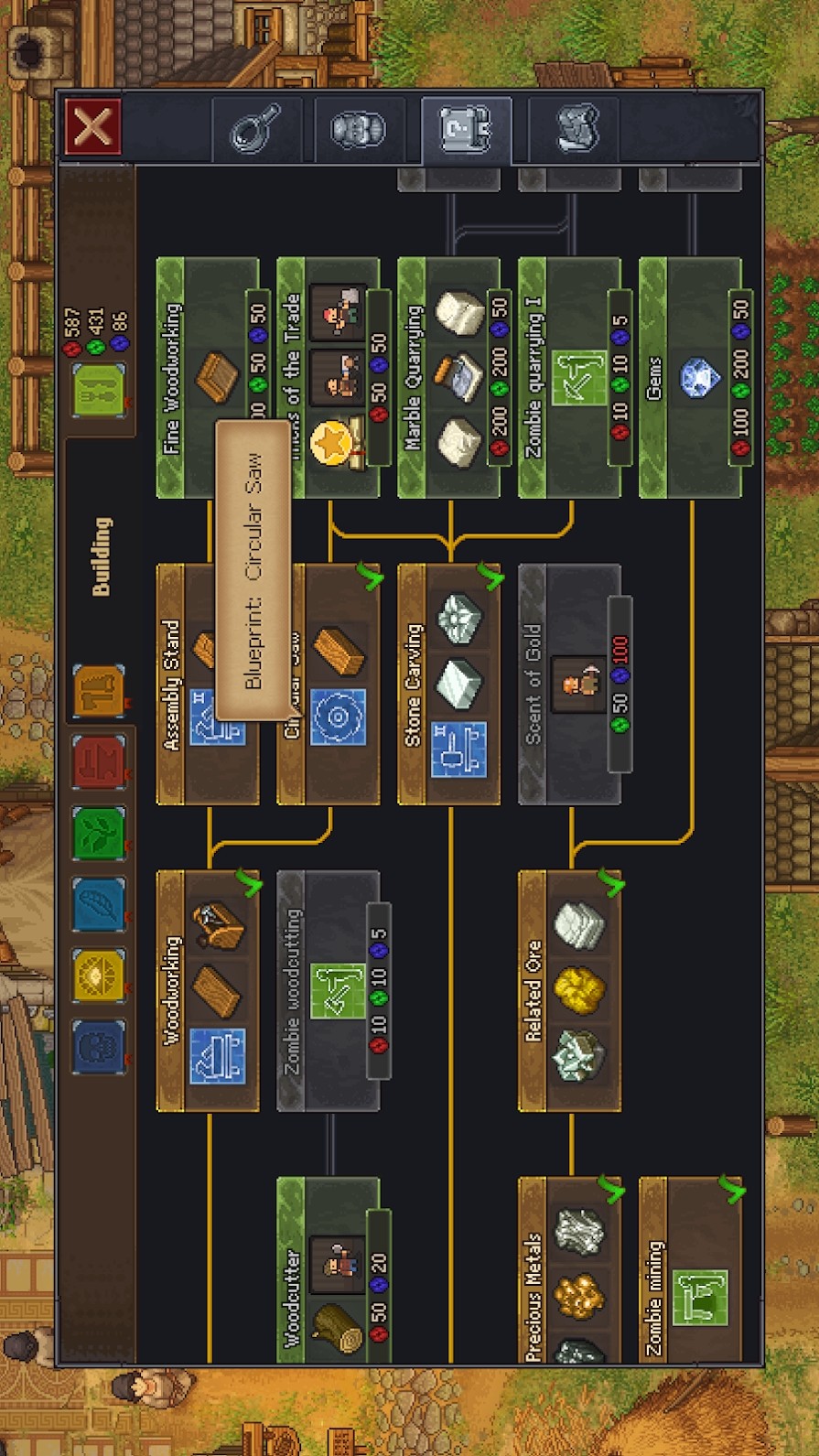
Task: Select the Zombie woodcutting technology
Action: point(329,991)
